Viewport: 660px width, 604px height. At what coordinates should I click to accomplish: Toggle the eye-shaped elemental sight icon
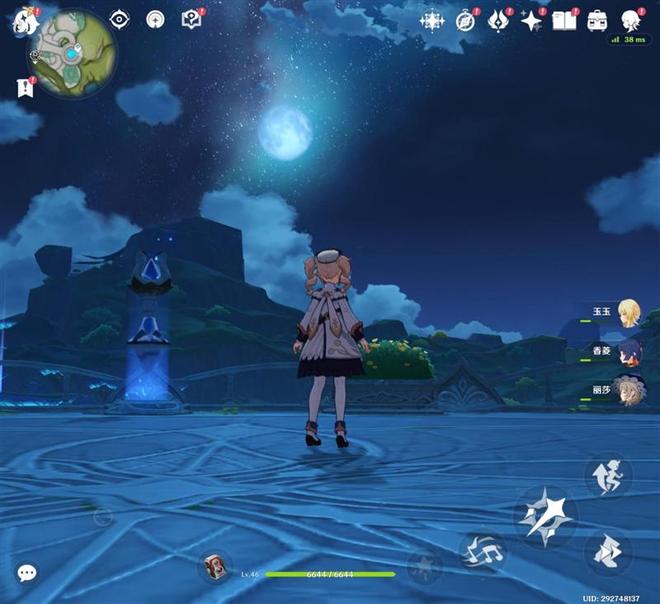point(120,19)
